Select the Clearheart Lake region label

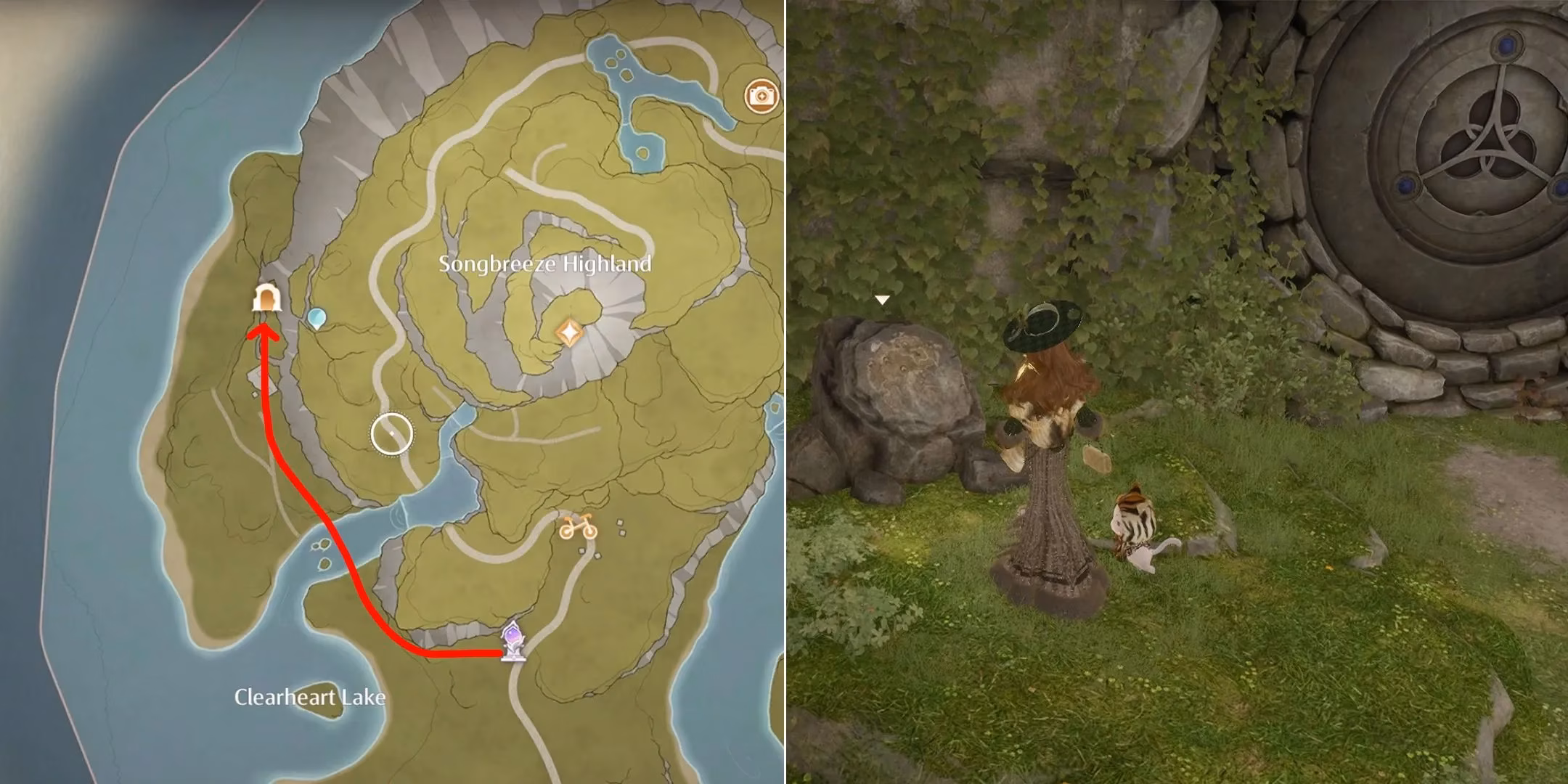pyautogui.click(x=310, y=695)
